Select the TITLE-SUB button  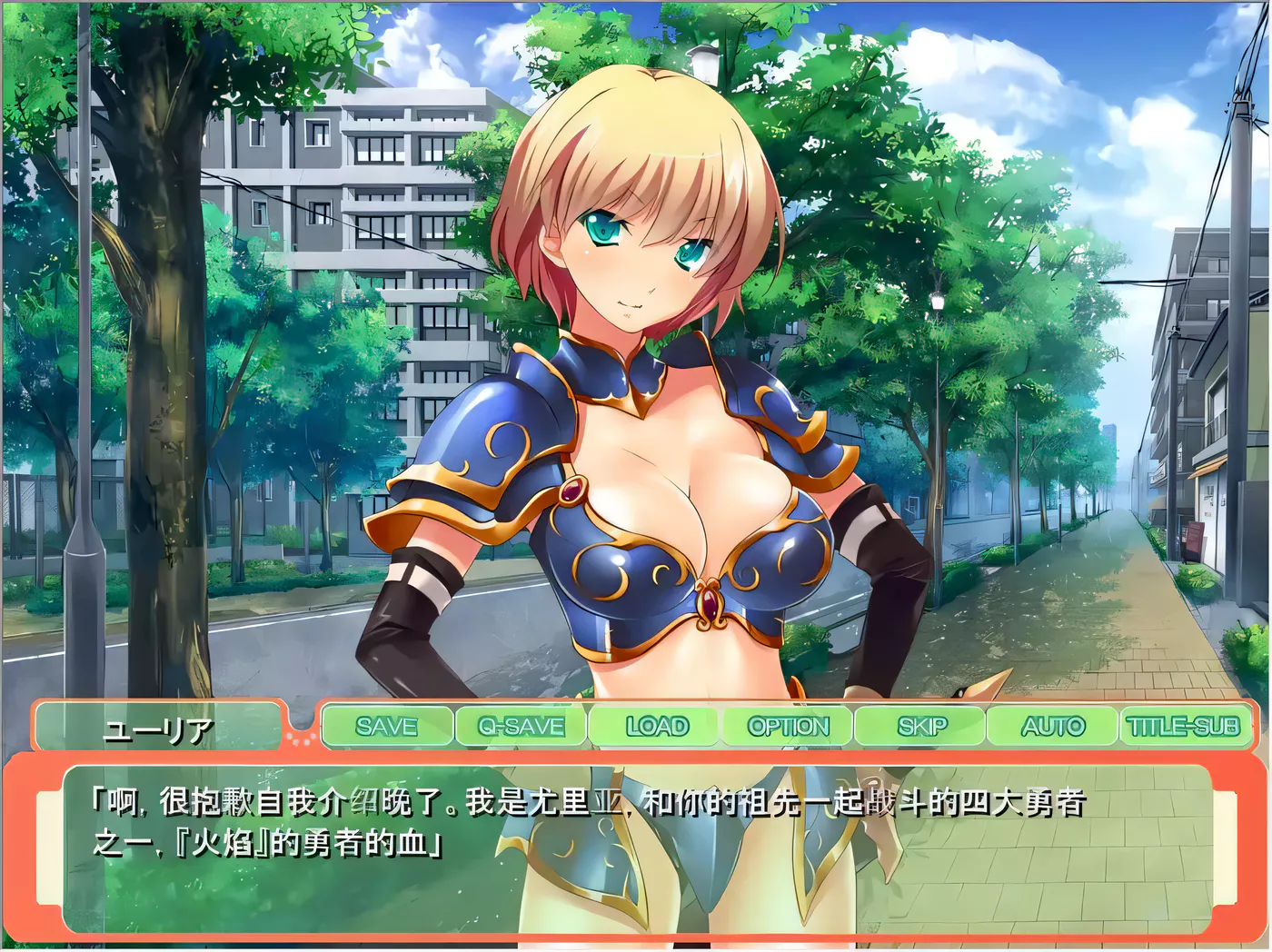[x=1183, y=727]
